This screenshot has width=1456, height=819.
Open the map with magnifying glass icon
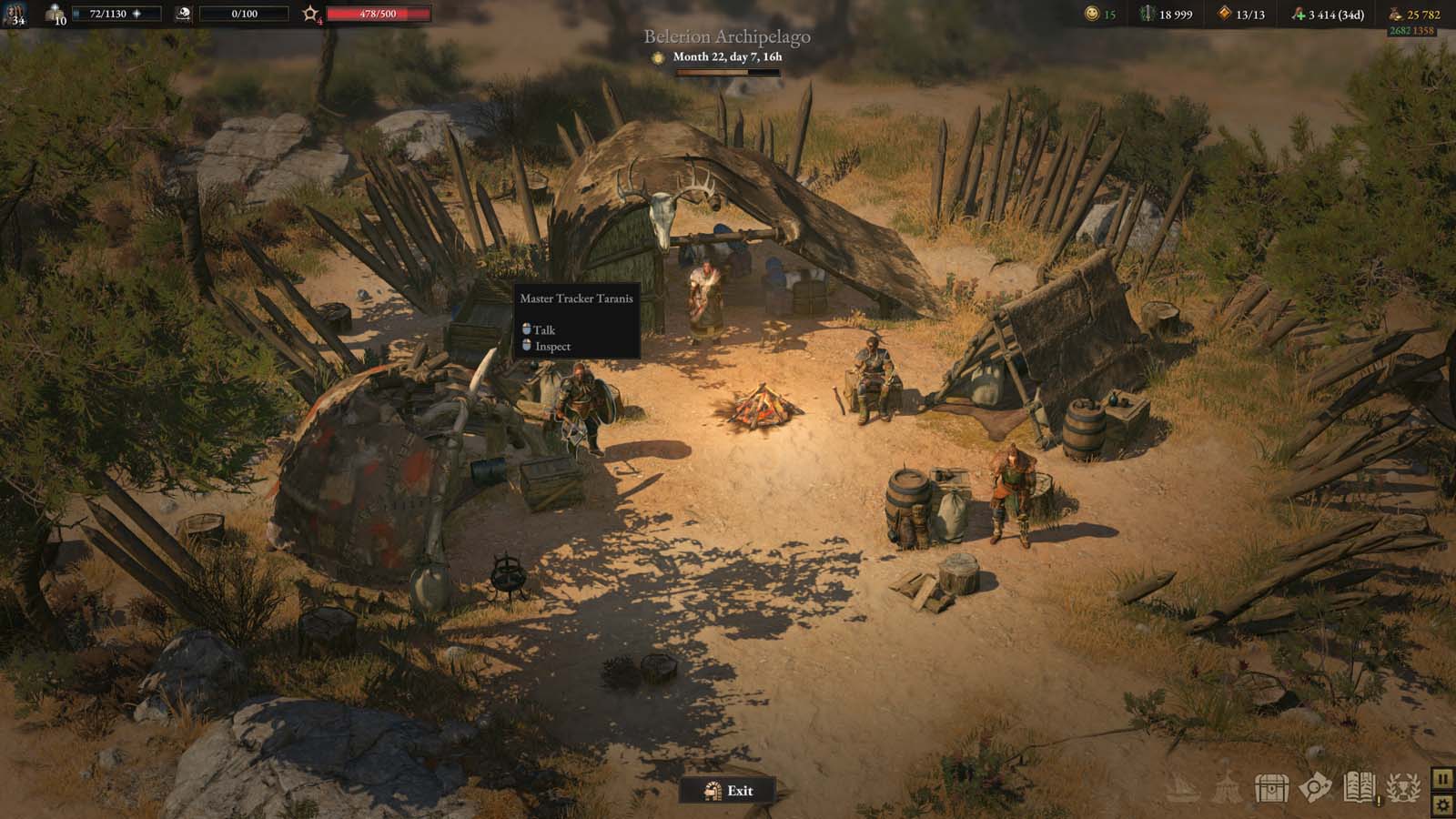(x=1315, y=788)
